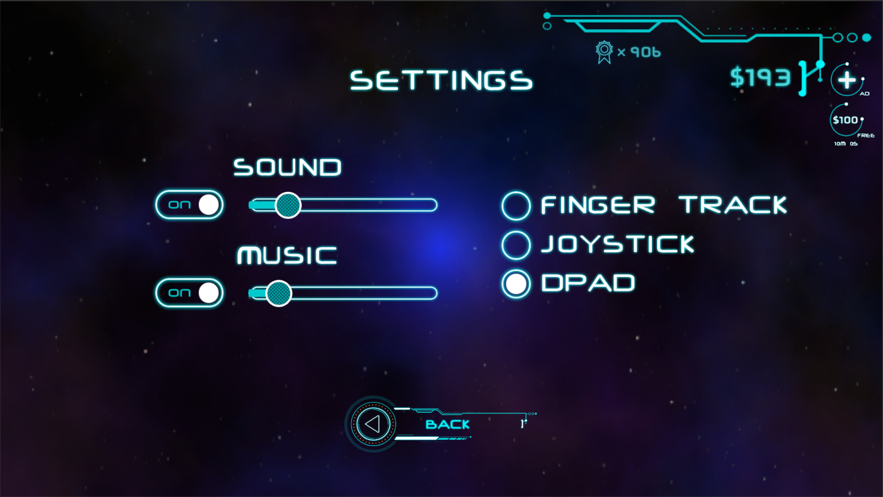The height and width of the screenshot is (497, 883).
Task: Select the Finger Track control option
Action: (x=516, y=206)
